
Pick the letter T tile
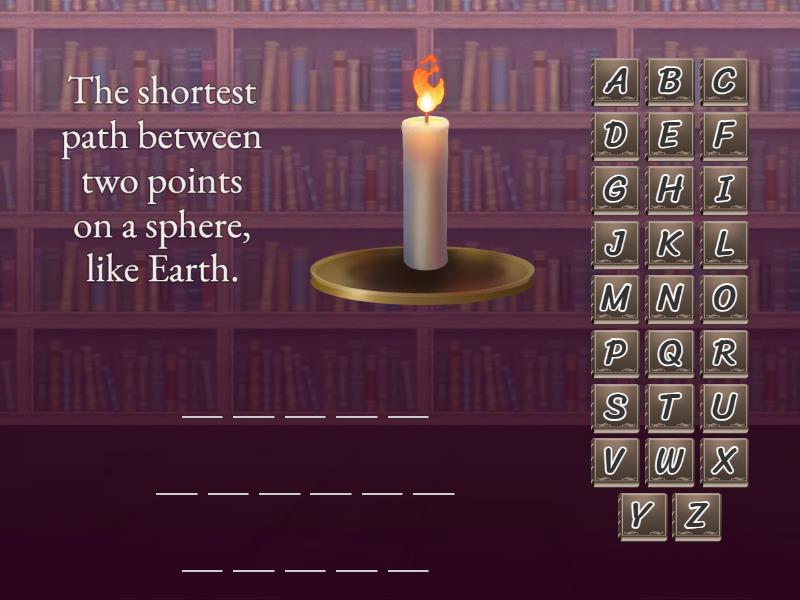[x=670, y=407]
